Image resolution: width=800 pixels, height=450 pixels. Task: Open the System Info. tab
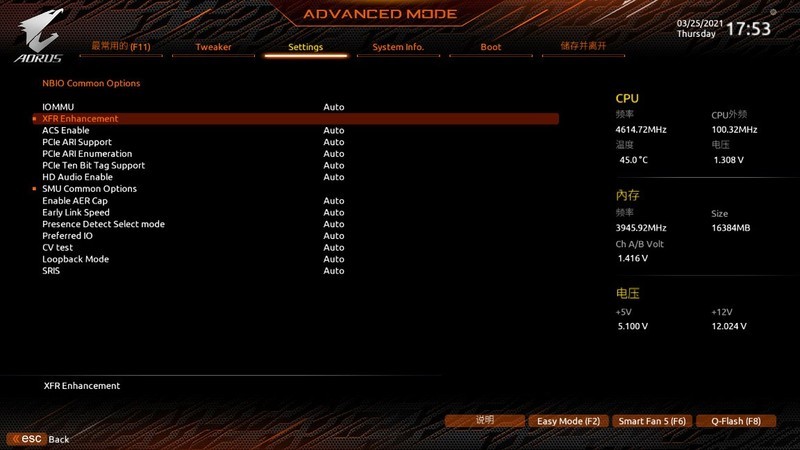[x=398, y=47]
